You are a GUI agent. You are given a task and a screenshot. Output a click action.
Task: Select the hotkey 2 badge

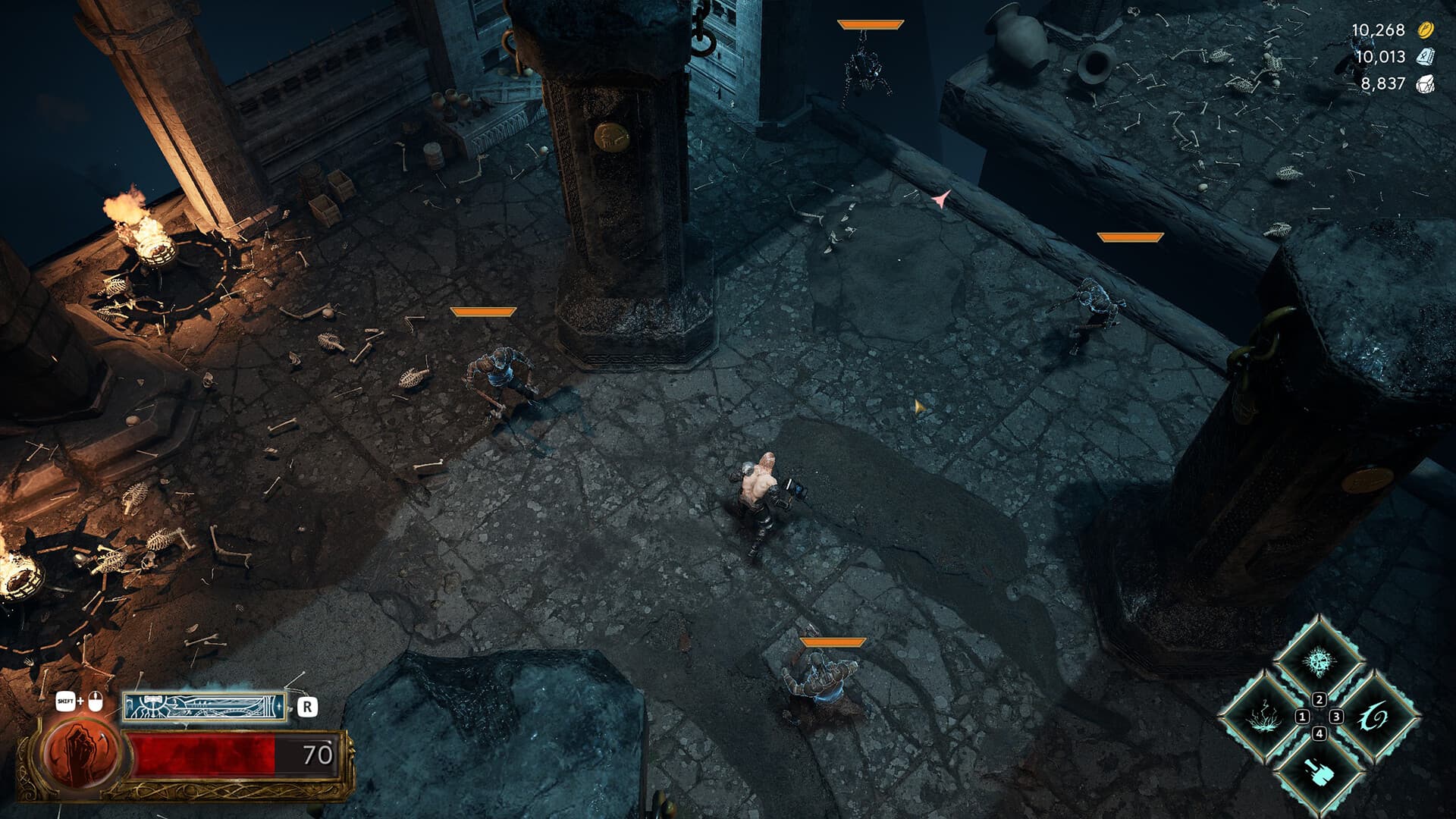click(1319, 700)
